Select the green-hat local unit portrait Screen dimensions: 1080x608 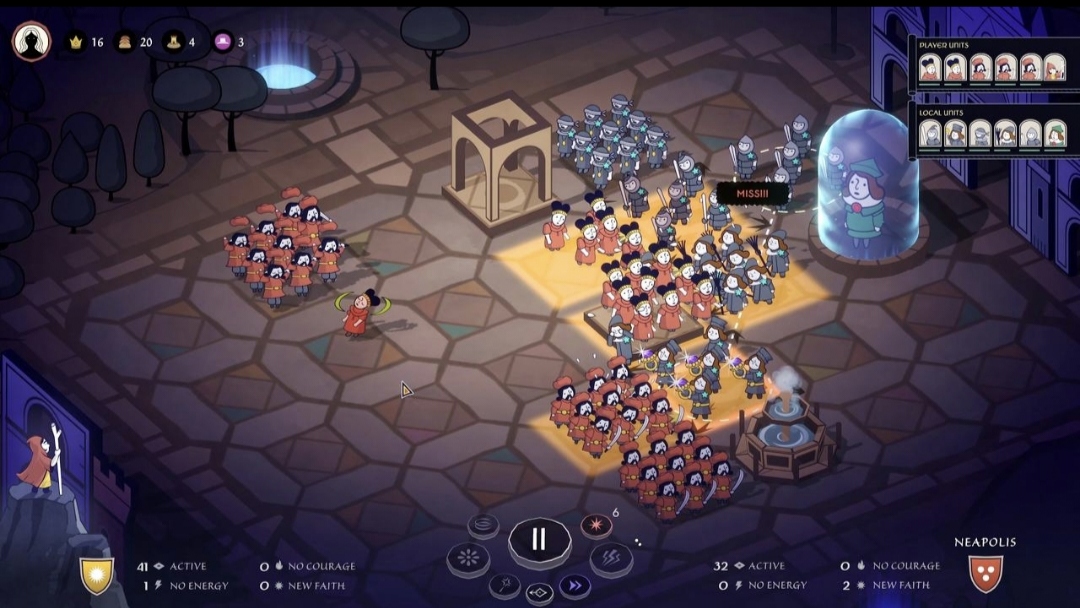tap(1055, 133)
